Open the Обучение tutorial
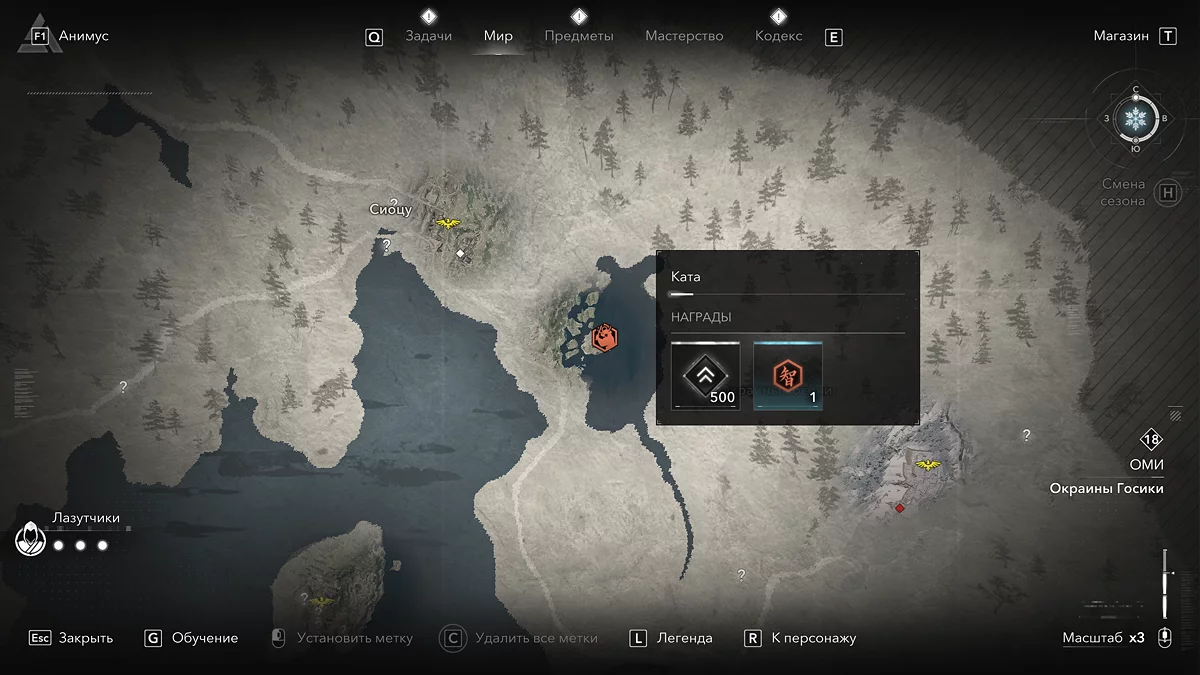 click(x=204, y=638)
